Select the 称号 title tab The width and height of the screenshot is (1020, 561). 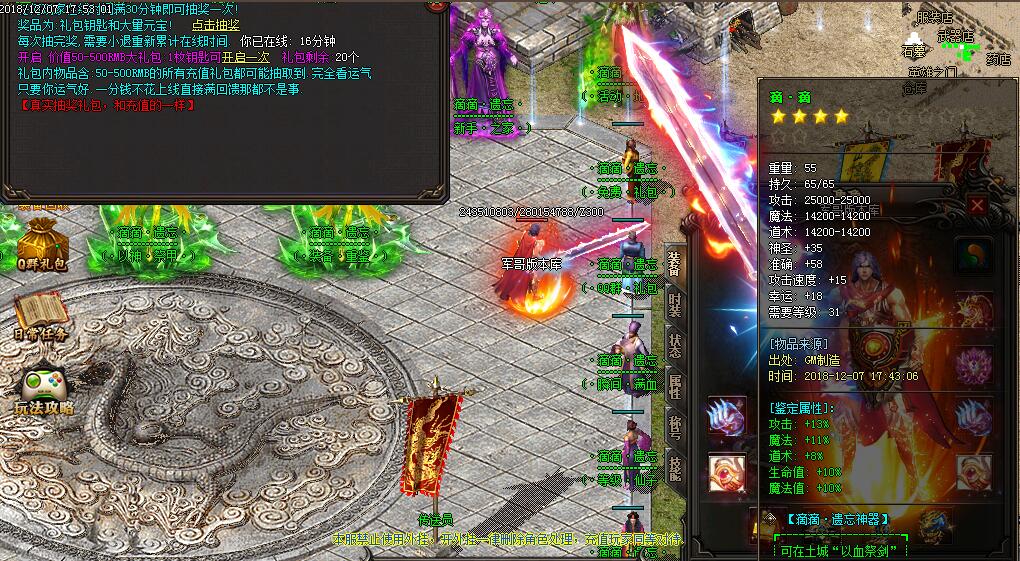tap(676, 427)
